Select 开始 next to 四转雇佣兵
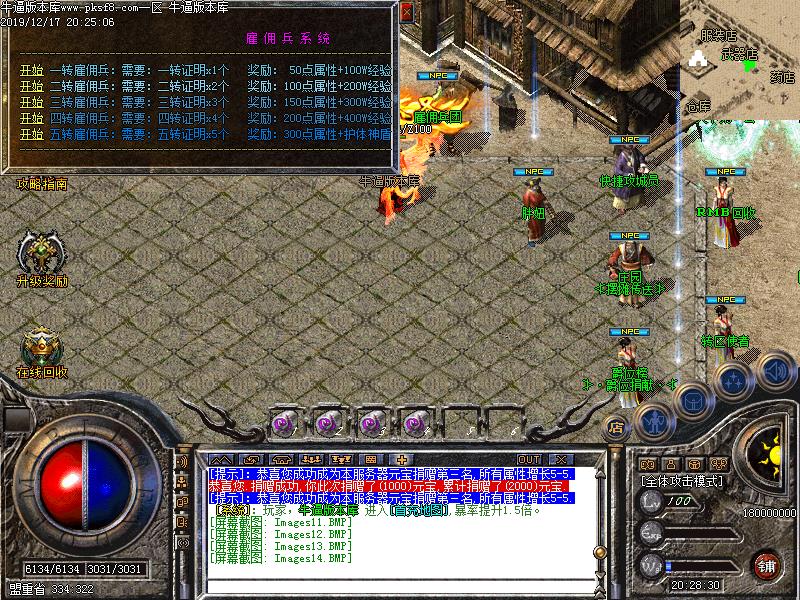 point(31,118)
